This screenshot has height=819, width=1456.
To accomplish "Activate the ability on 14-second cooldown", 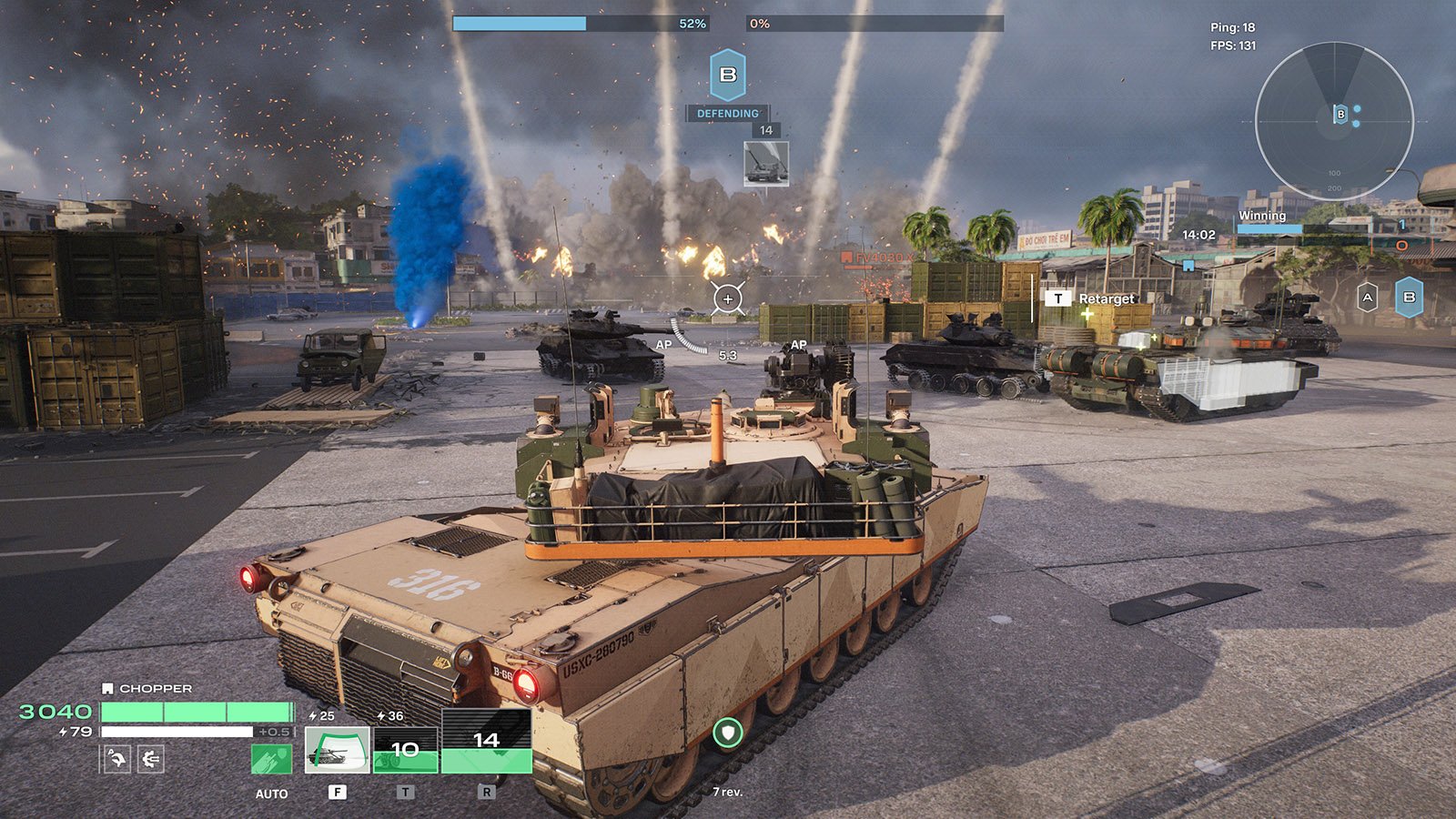I will coord(486,742).
